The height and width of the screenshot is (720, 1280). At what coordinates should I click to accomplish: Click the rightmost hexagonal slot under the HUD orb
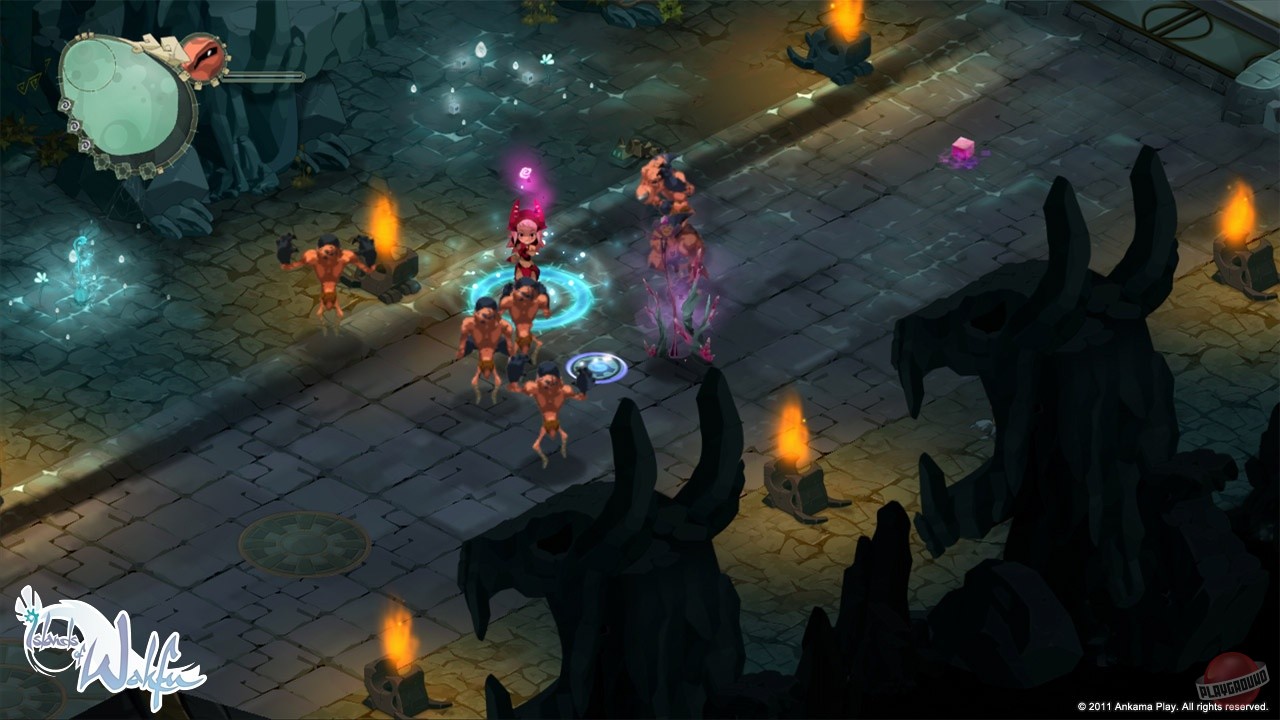[147, 168]
